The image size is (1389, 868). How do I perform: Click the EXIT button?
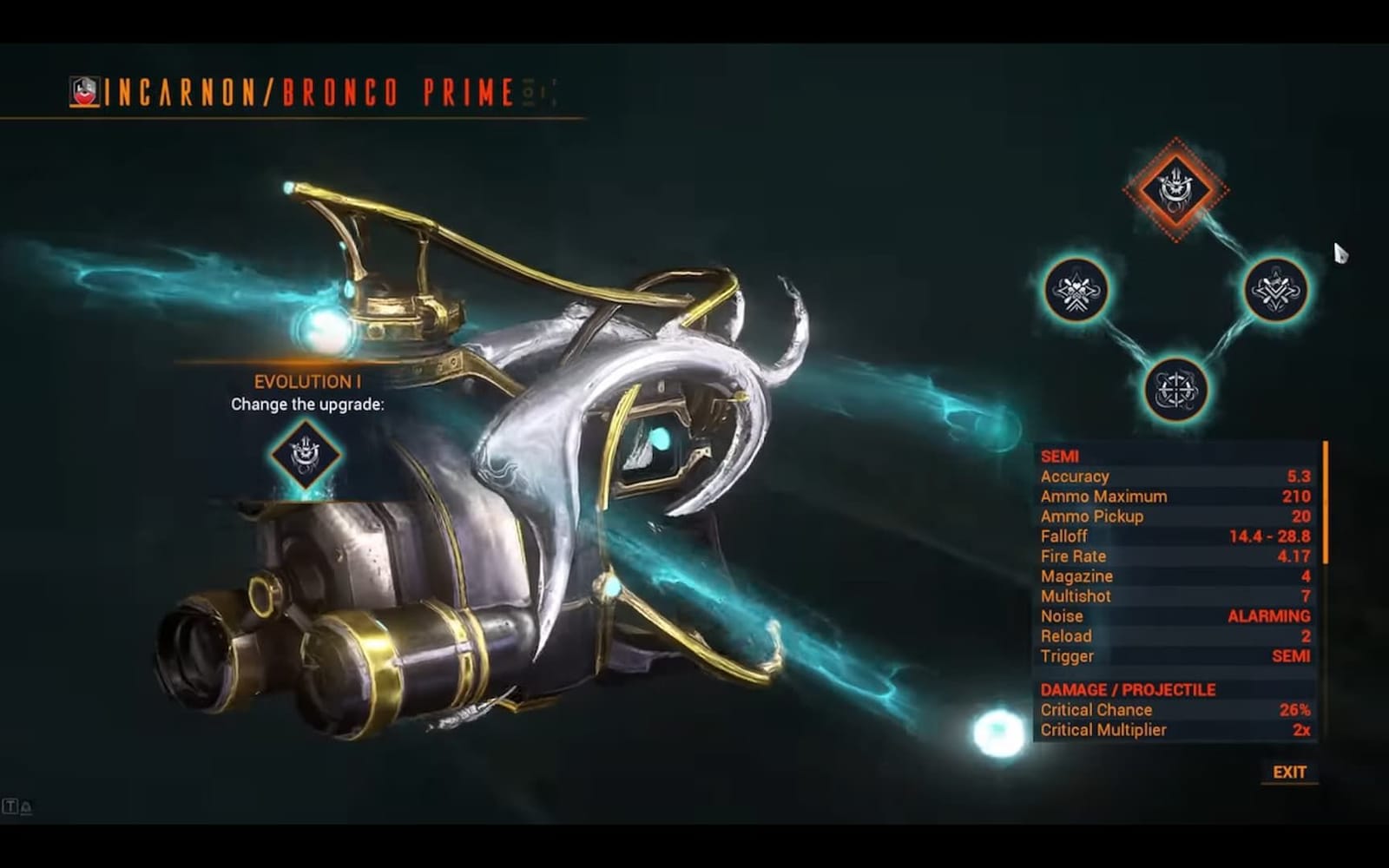[x=1288, y=771]
